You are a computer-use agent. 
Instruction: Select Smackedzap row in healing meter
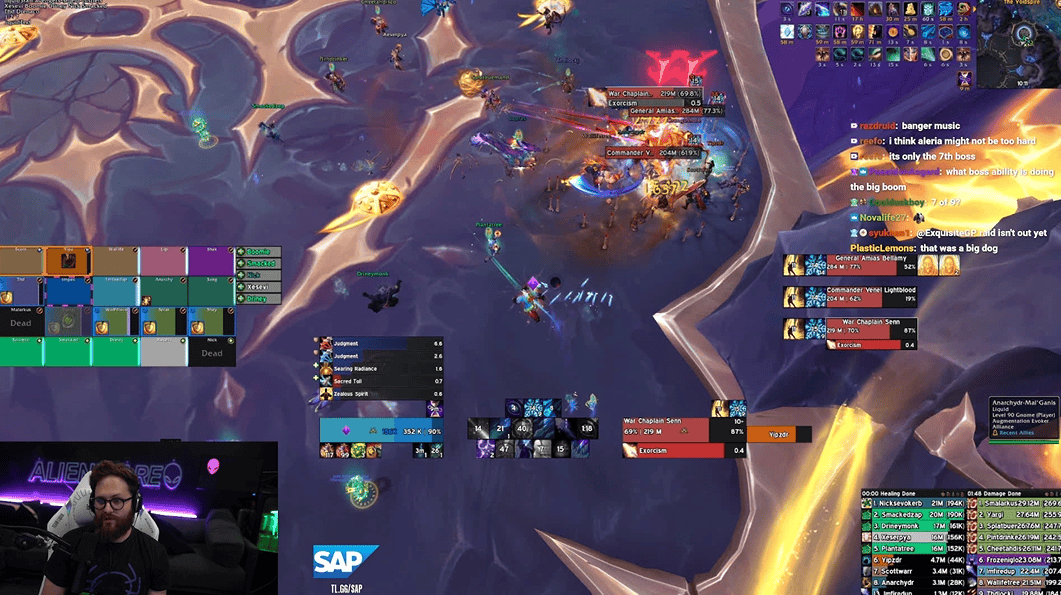click(x=910, y=514)
